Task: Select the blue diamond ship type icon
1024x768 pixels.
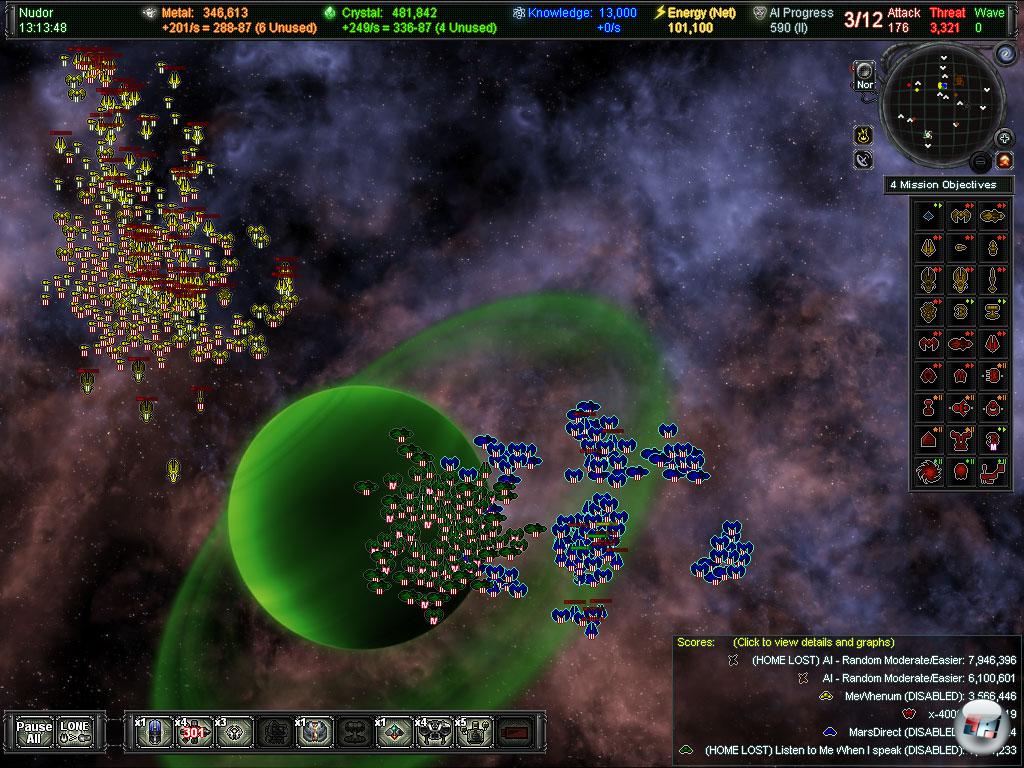Action: [931, 215]
